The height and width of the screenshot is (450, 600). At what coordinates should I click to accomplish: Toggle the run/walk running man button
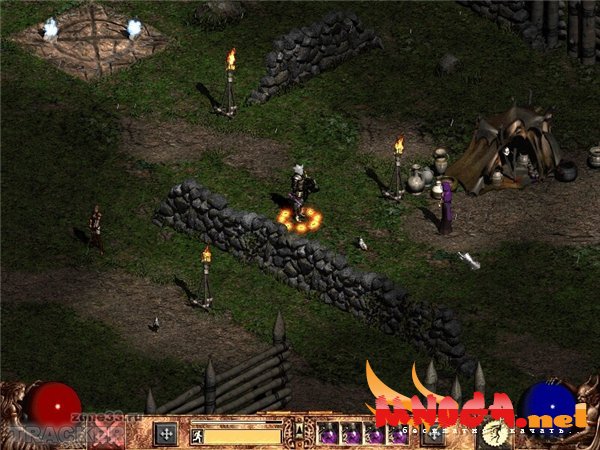[198, 435]
